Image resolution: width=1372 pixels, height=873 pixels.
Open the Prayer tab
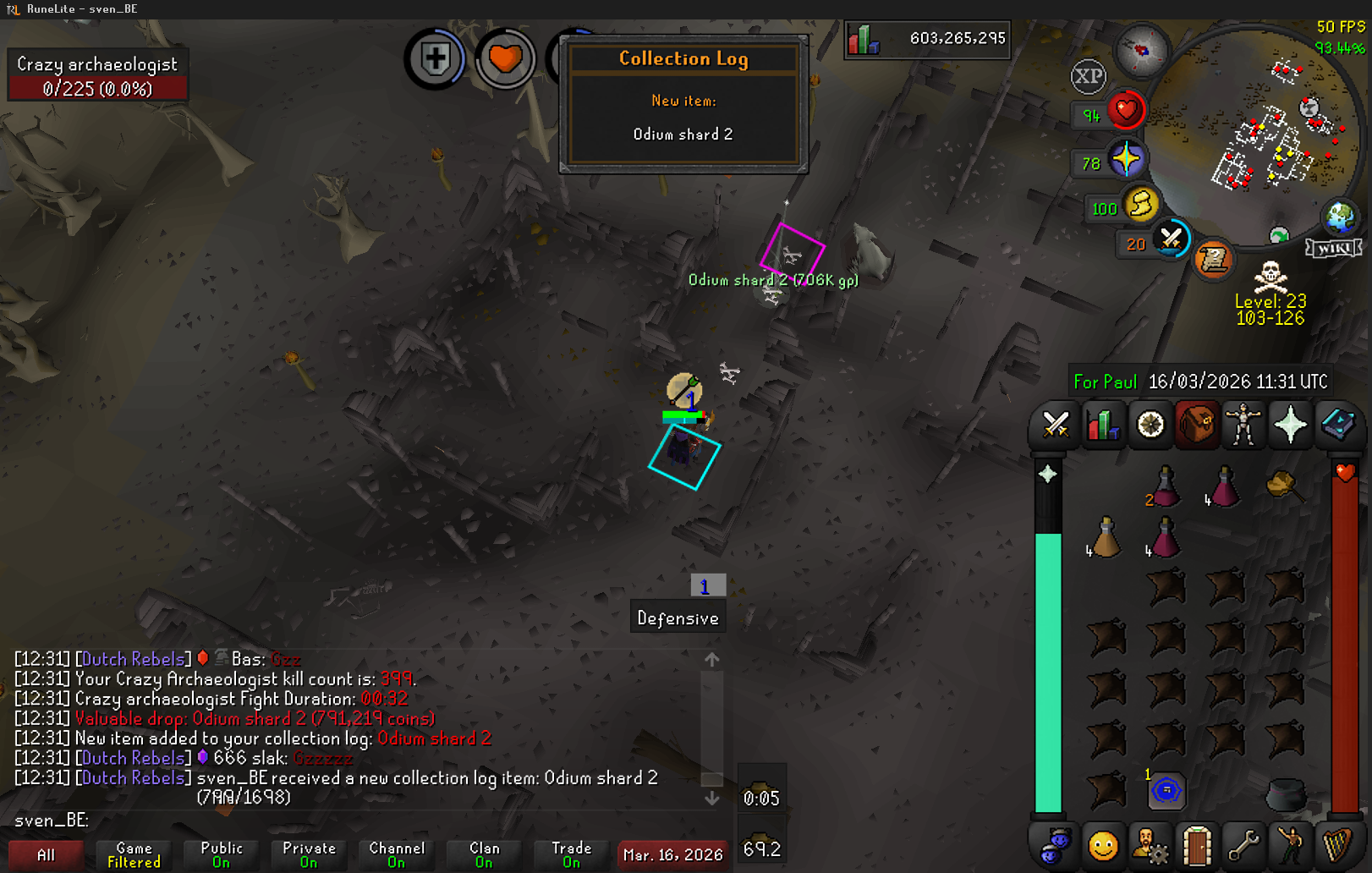click(1290, 424)
